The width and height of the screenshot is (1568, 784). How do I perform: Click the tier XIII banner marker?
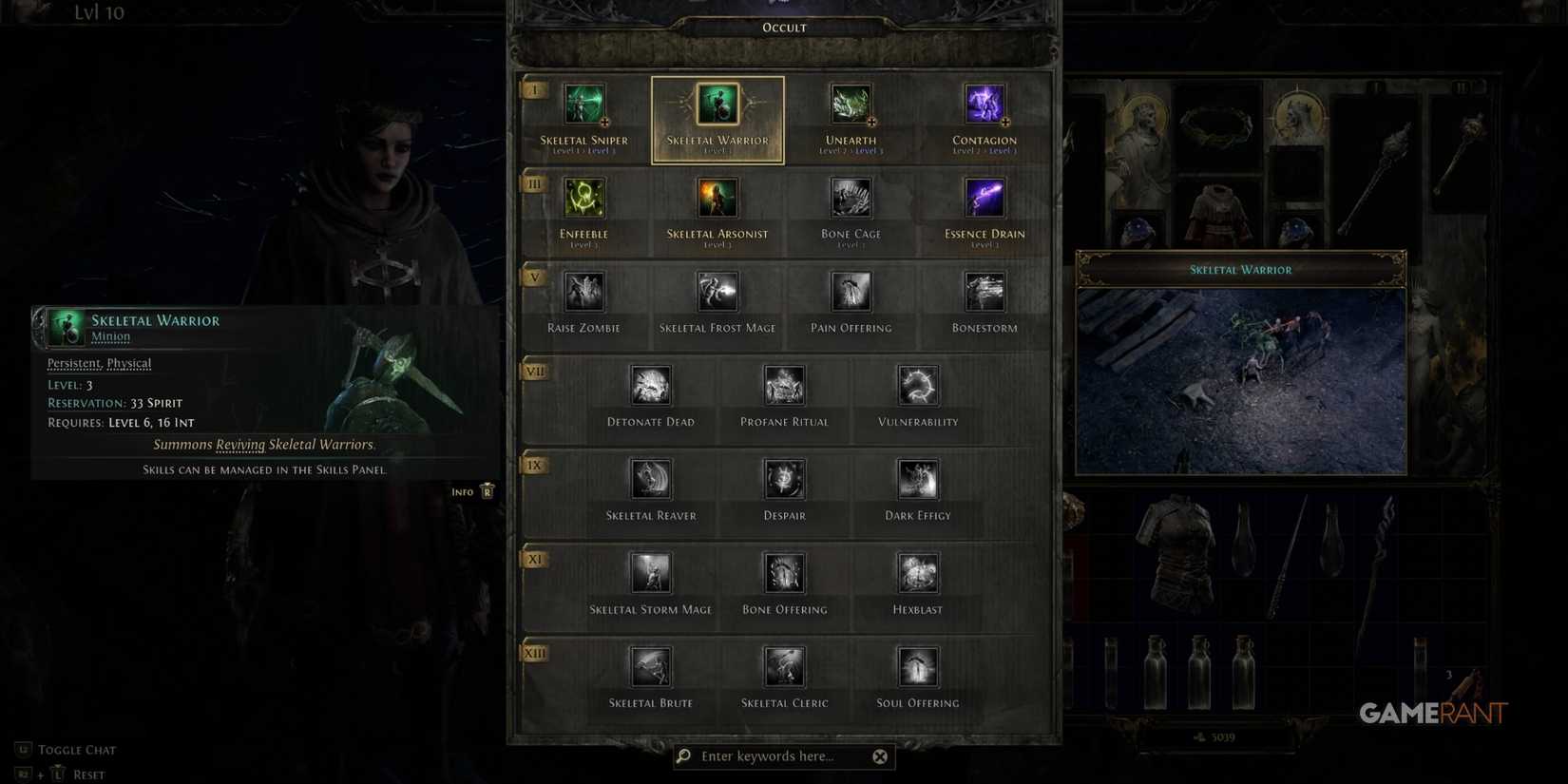535,653
